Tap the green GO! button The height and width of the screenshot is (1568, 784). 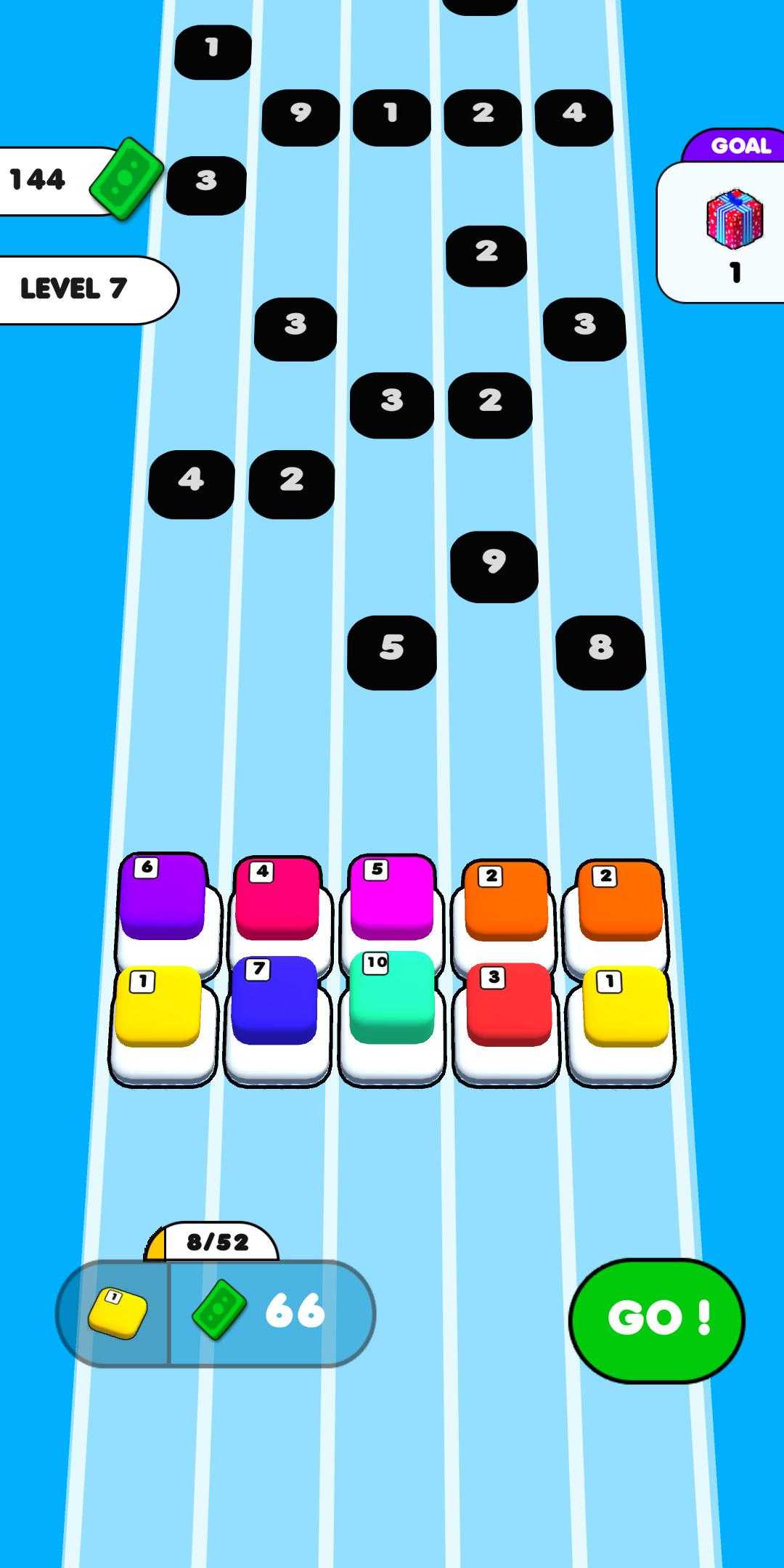pyautogui.click(x=656, y=1318)
